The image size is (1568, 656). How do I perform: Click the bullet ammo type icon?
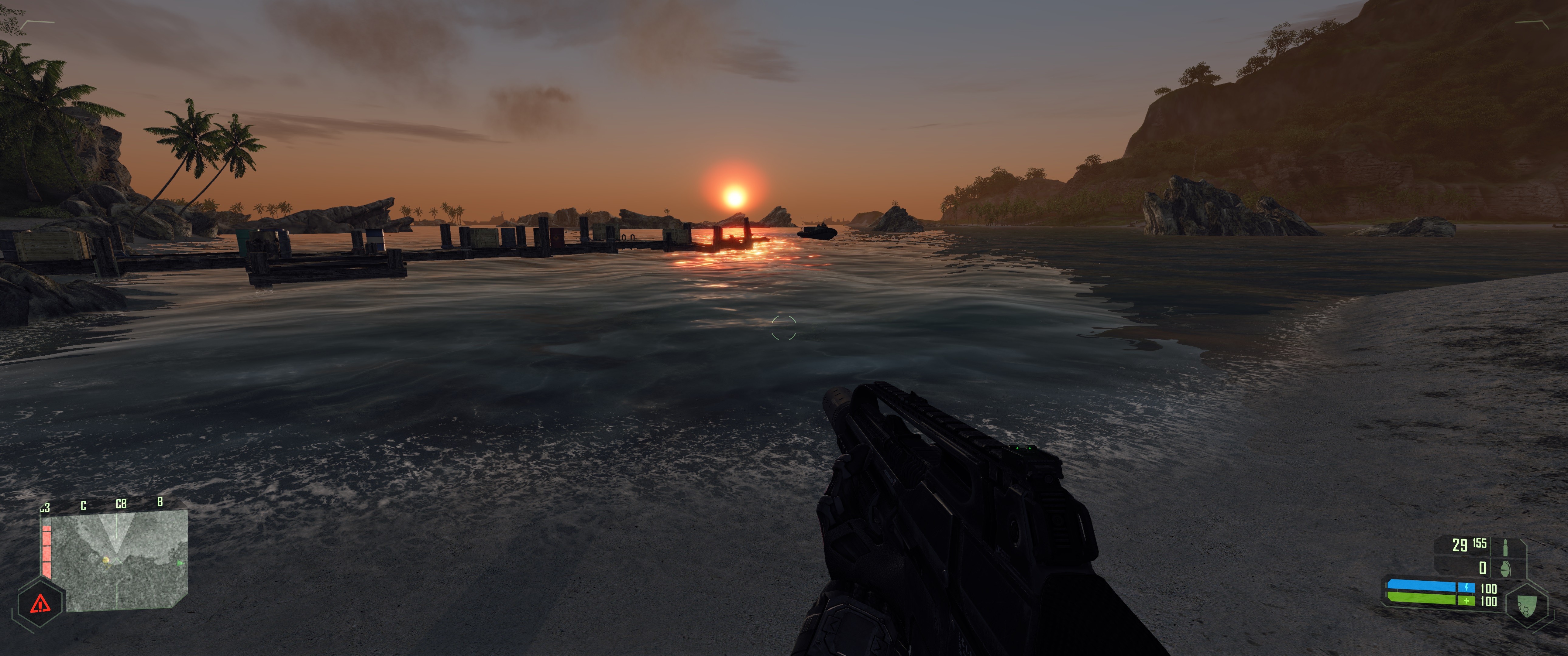point(1505,545)
